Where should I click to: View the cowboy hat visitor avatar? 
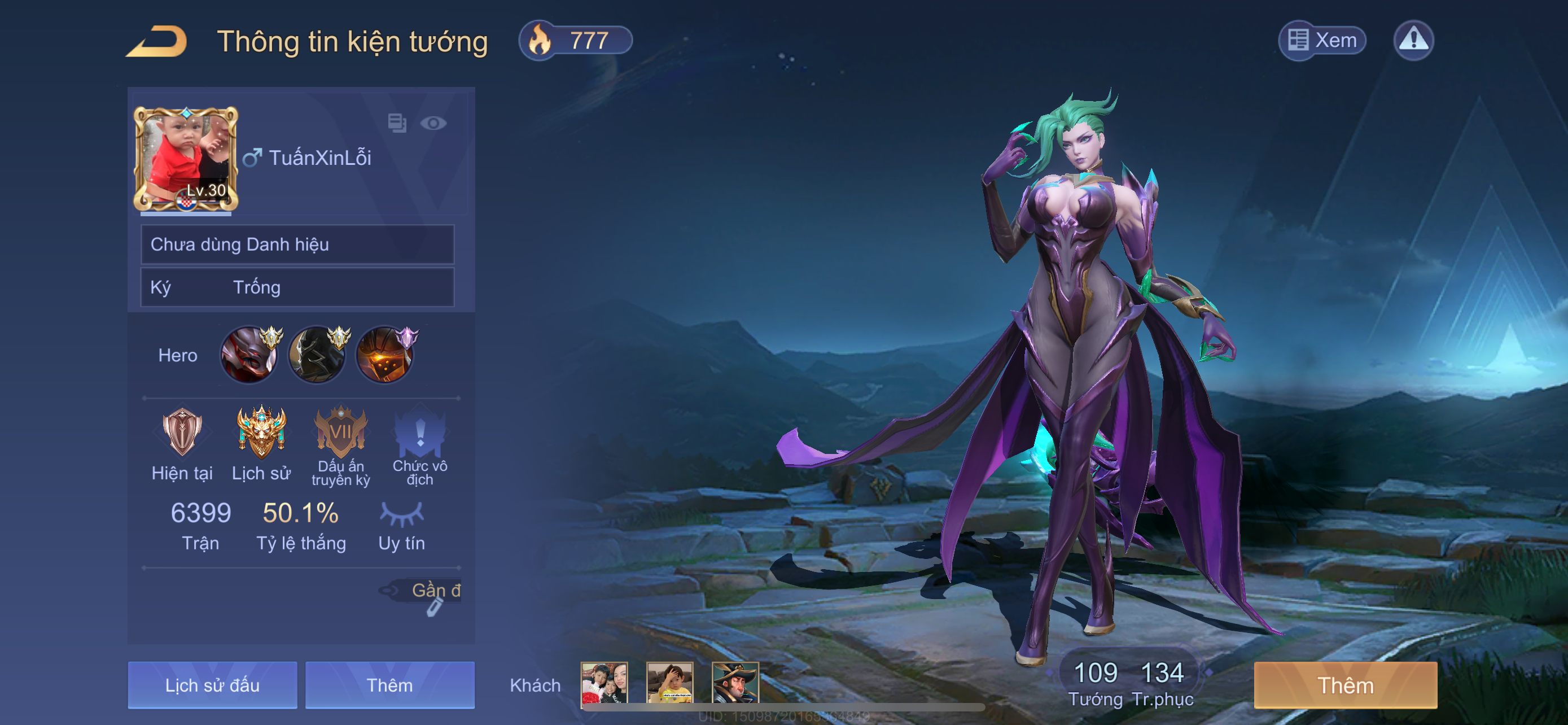(x=735, y=683)
